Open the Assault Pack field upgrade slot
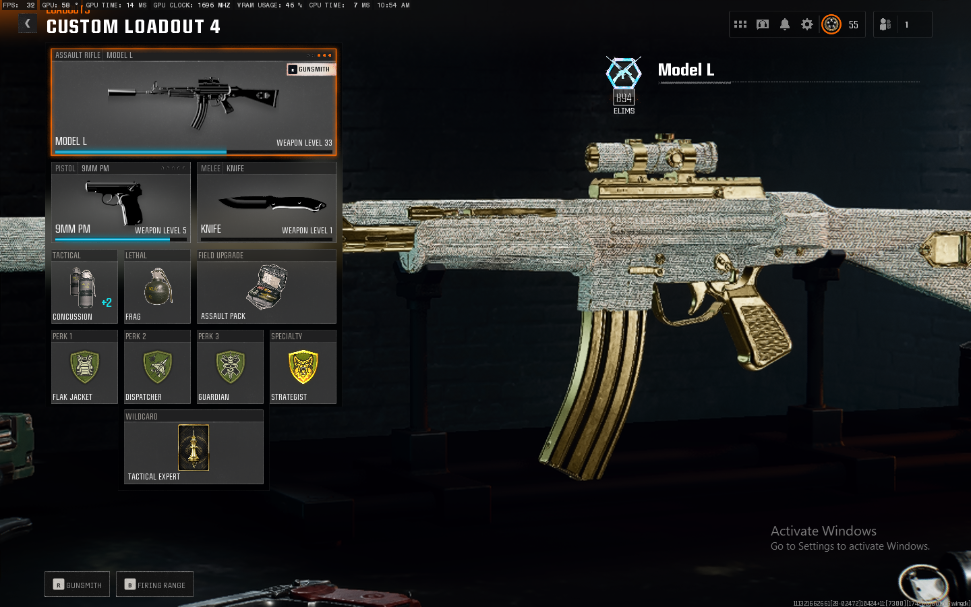Screen dimensions: 971x607 point(266,287)
